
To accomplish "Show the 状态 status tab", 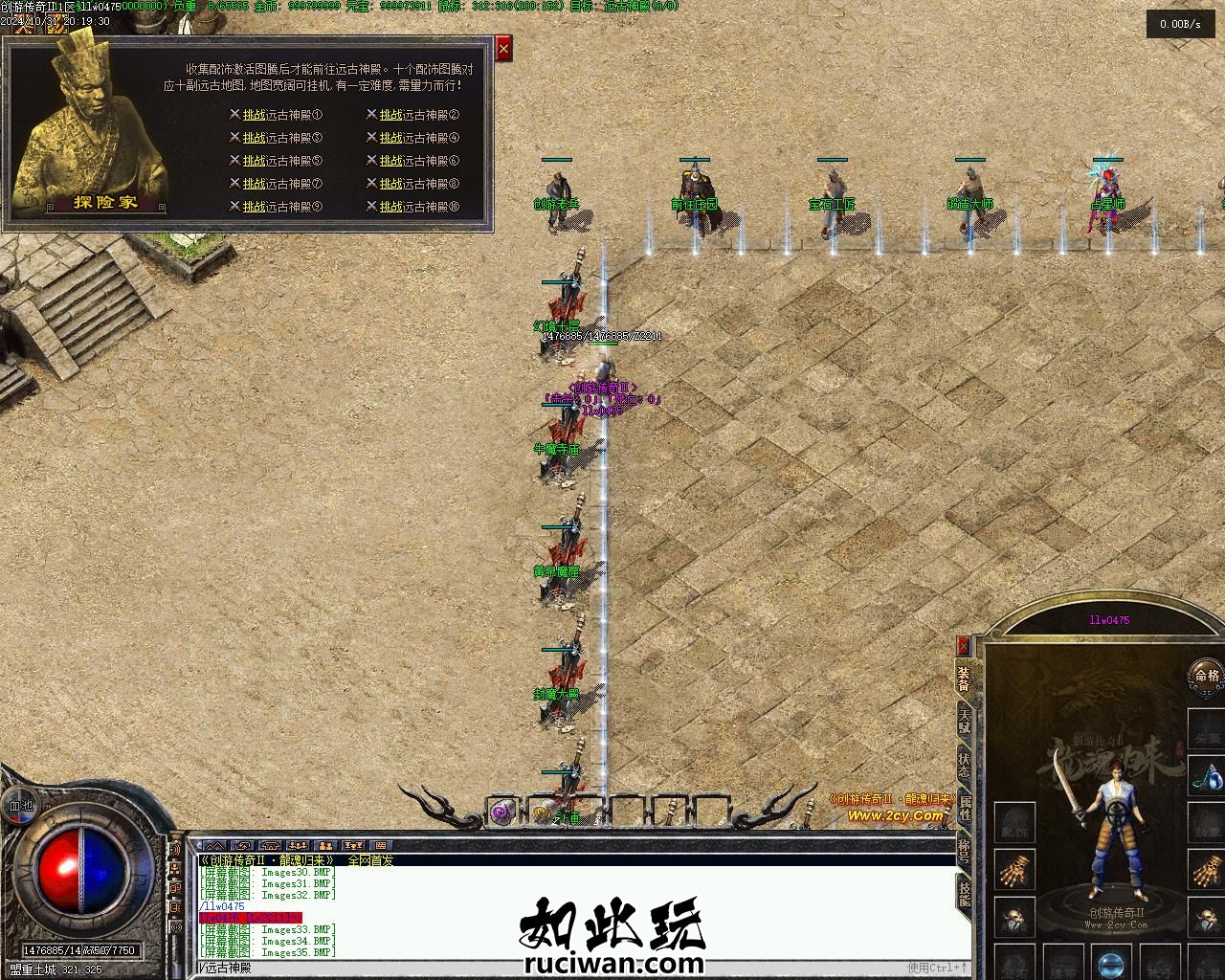I will point(964,766).
